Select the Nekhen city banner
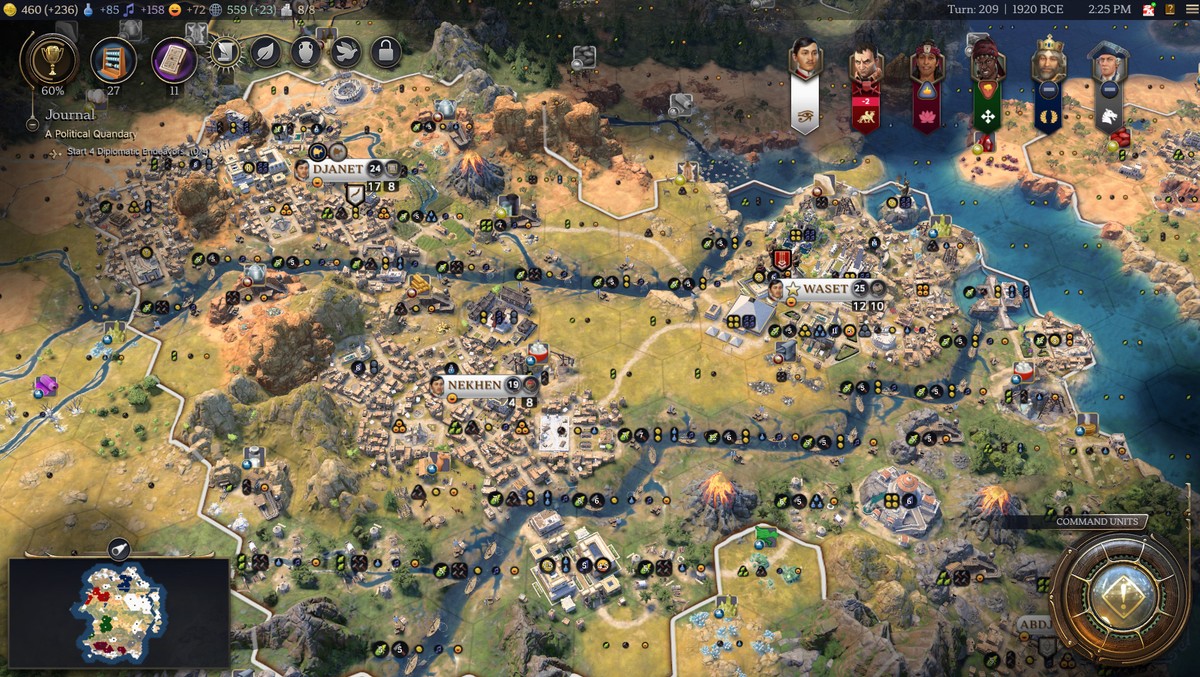The width and height of the screenshot is (1200, 677). [474, 384]
